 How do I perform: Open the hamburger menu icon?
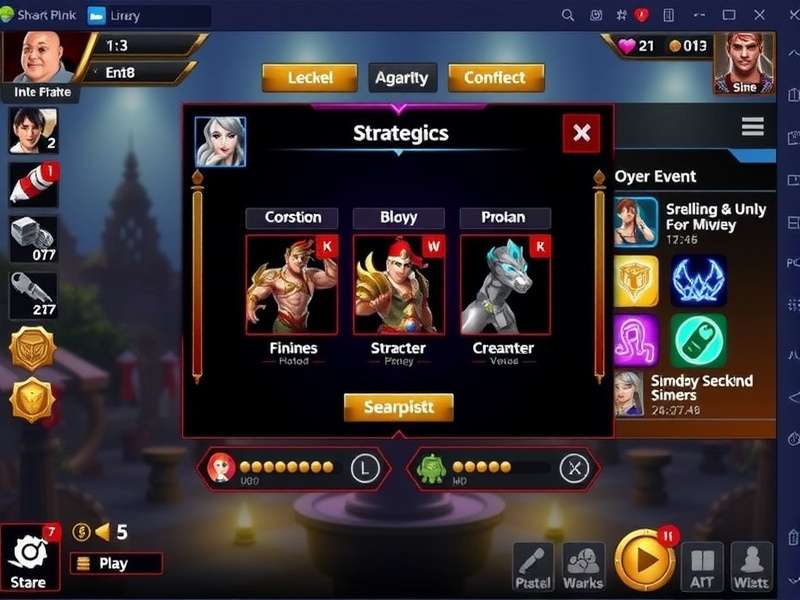(x=752, y=127)
